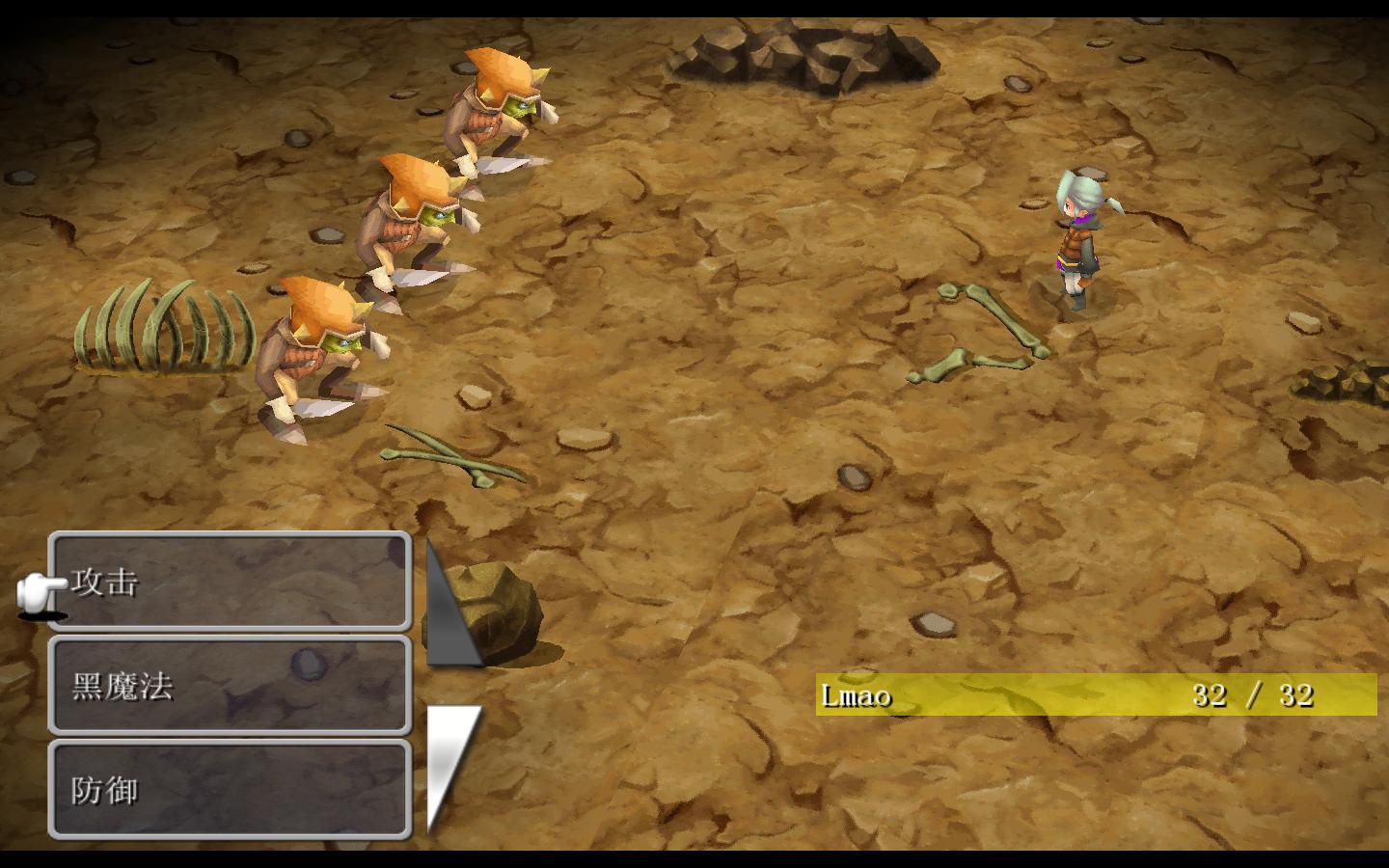Click the 32 / 32 HP readout
This screenshot has width=1389, height=868.
(1250, 693)
